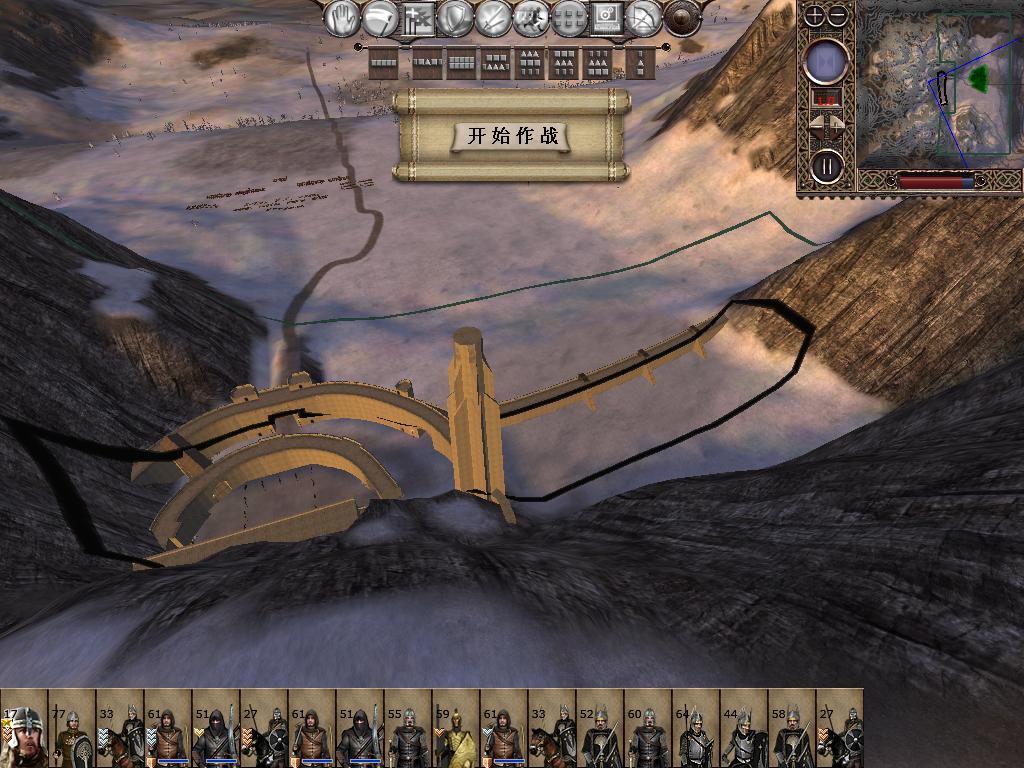Select the unit card with 77 soldiers
Image resolution: width=1024 pixels, height=768 pixels.
[x=72, y=730]
